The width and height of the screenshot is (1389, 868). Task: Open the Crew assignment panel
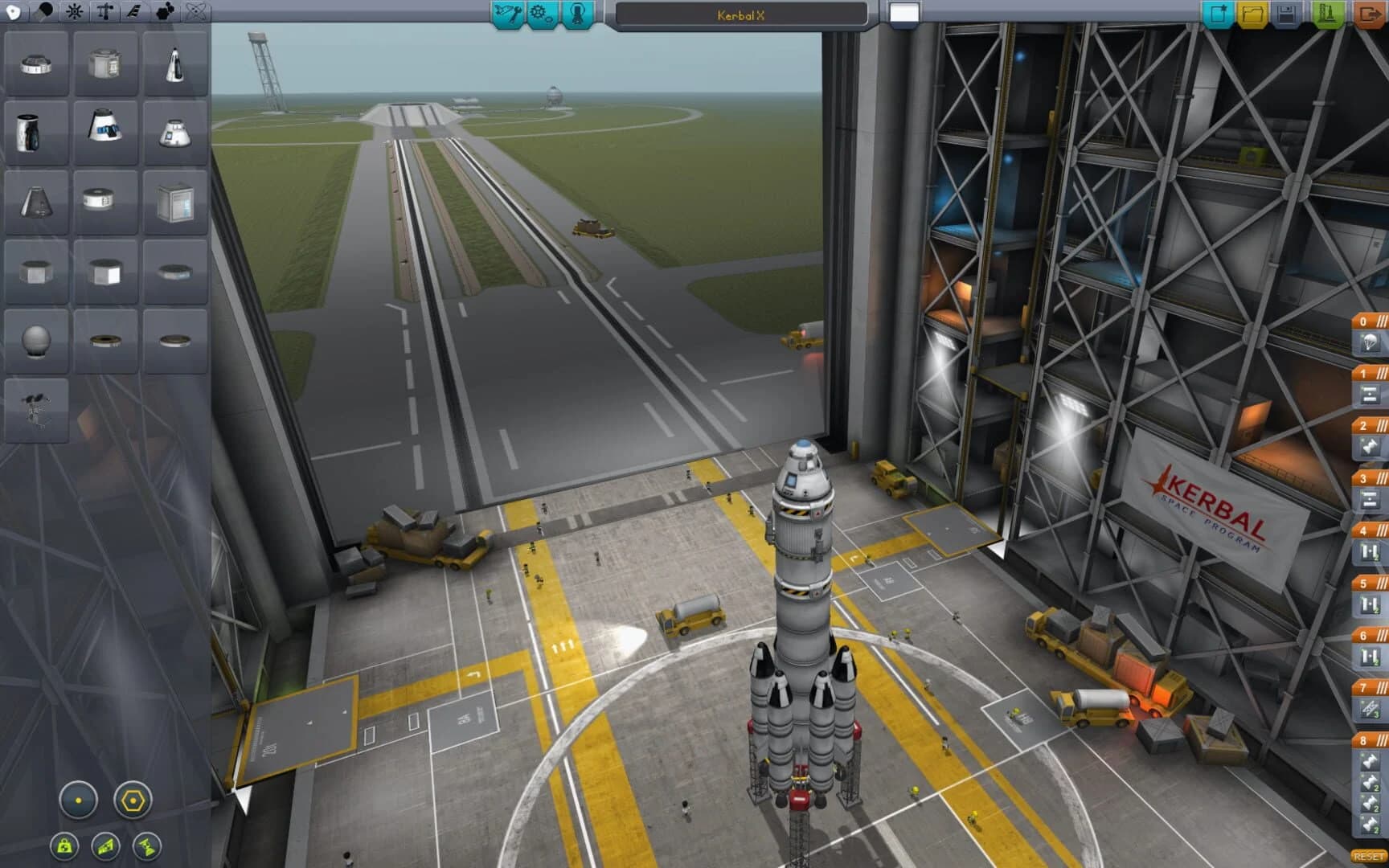point(577,13)
